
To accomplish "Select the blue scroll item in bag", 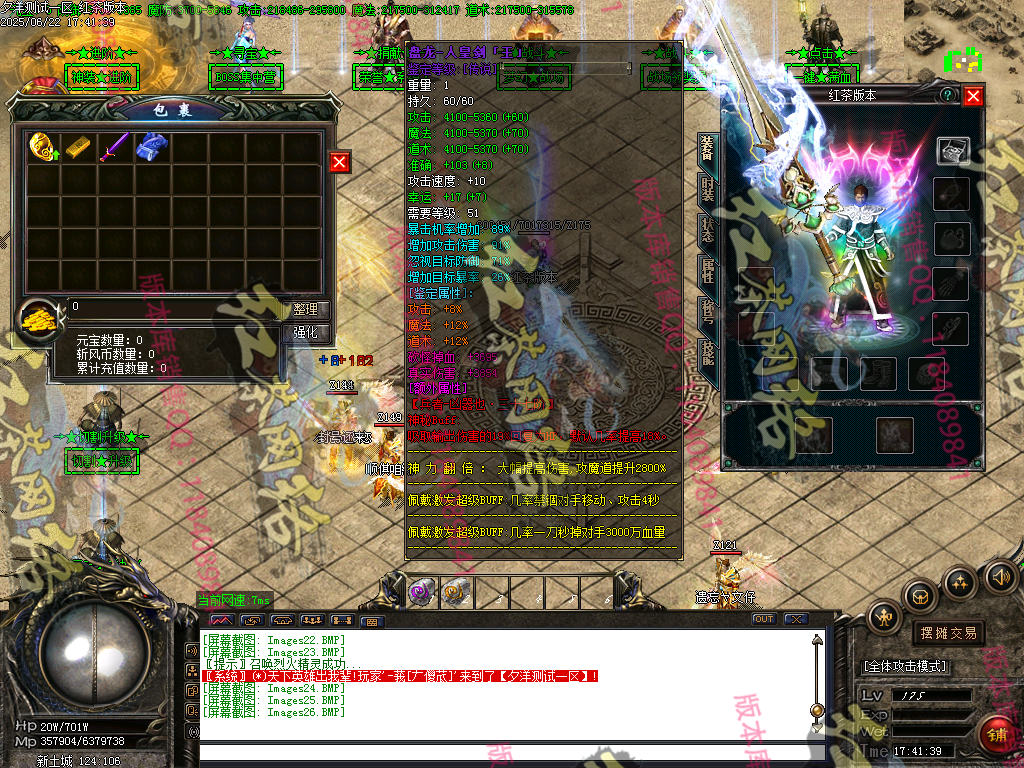I will click(x=151, y=148).
